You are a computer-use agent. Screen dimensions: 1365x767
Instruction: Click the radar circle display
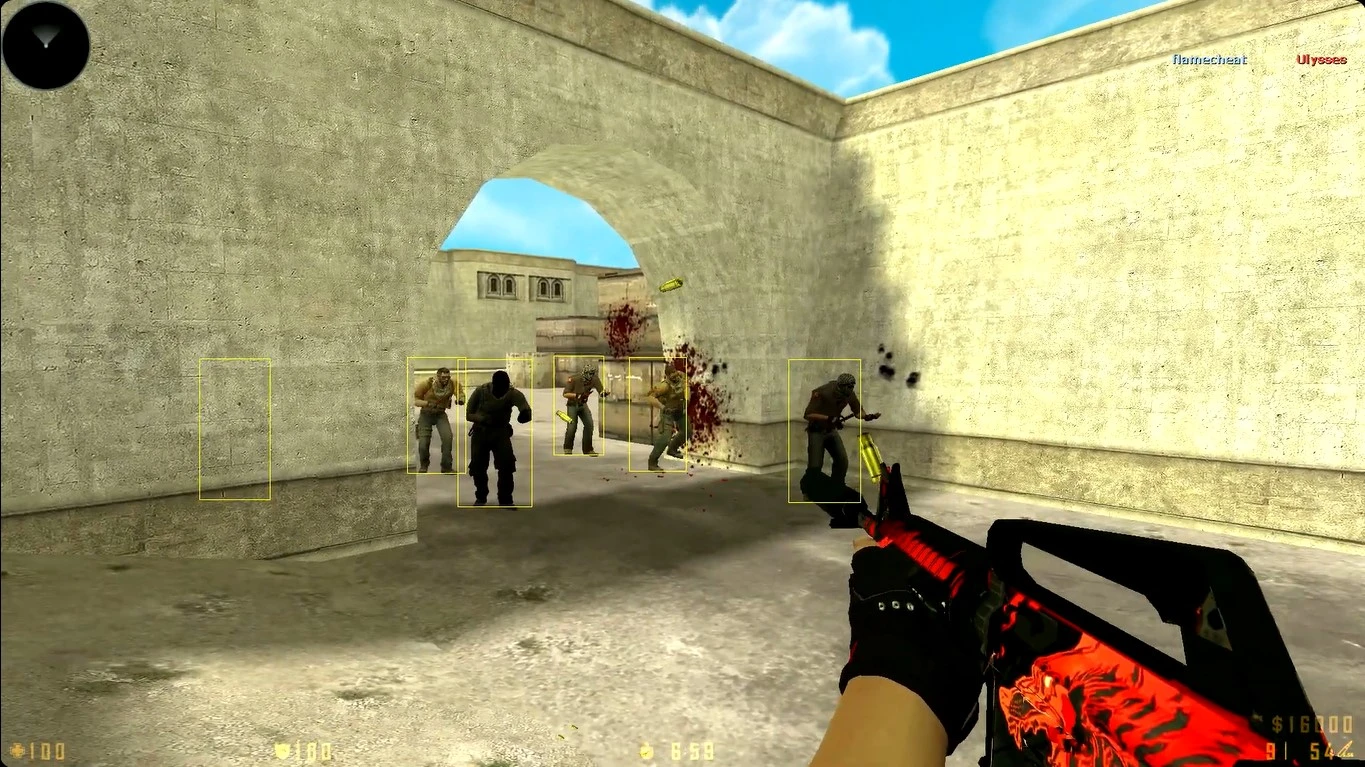tap(44, 44)
